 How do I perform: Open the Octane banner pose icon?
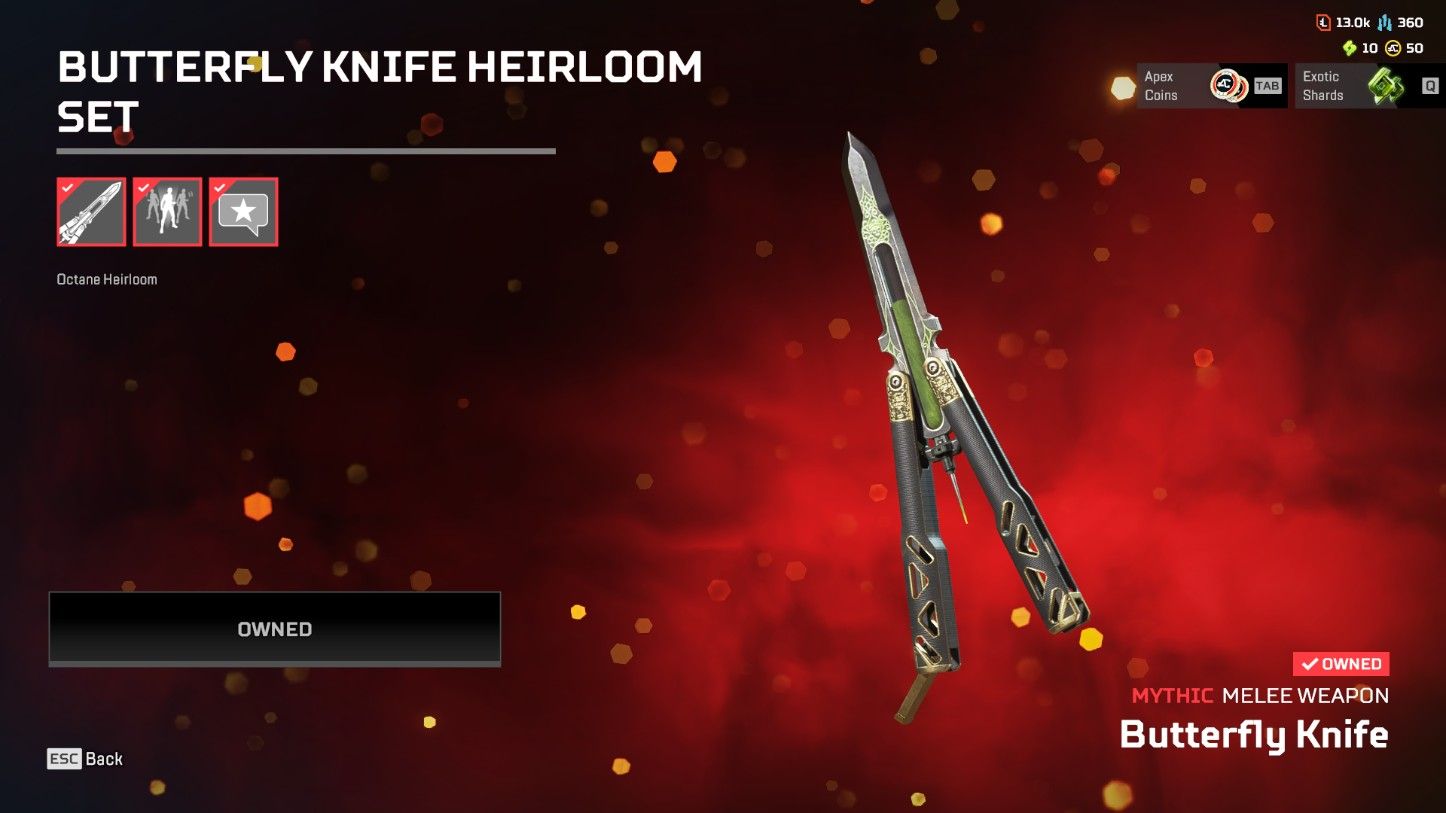(x=166, y=211)
